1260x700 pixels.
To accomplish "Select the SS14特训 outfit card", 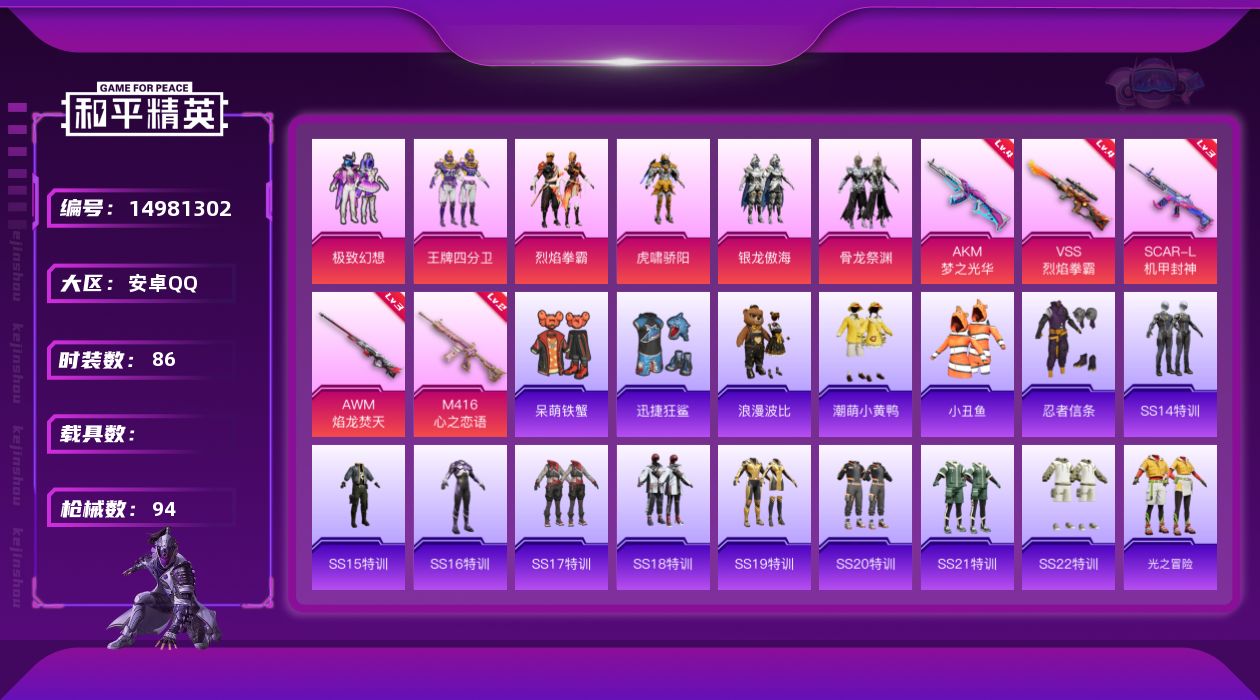I will (1170, 364).
